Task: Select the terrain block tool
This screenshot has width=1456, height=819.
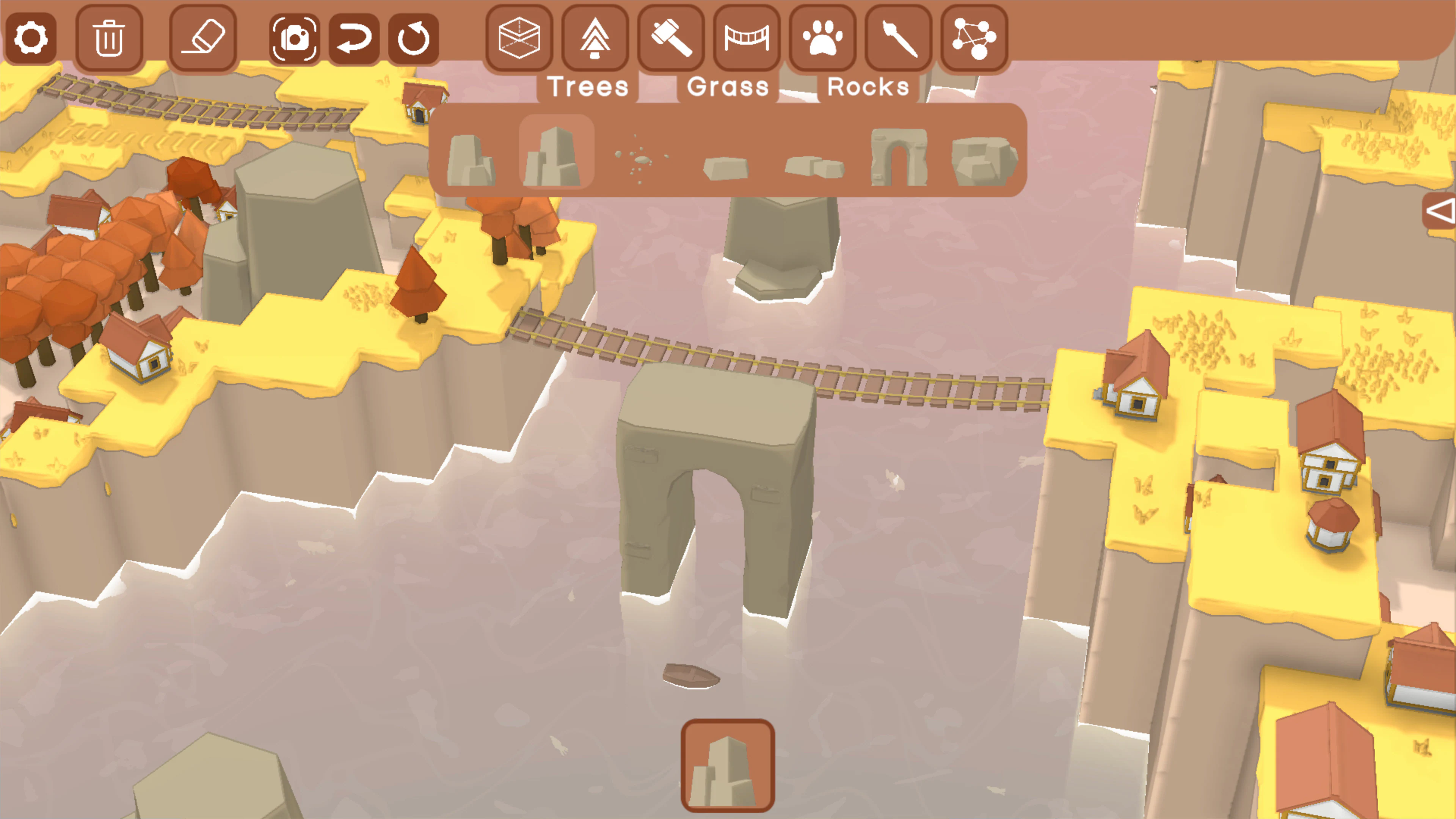Action: point(520,38)
